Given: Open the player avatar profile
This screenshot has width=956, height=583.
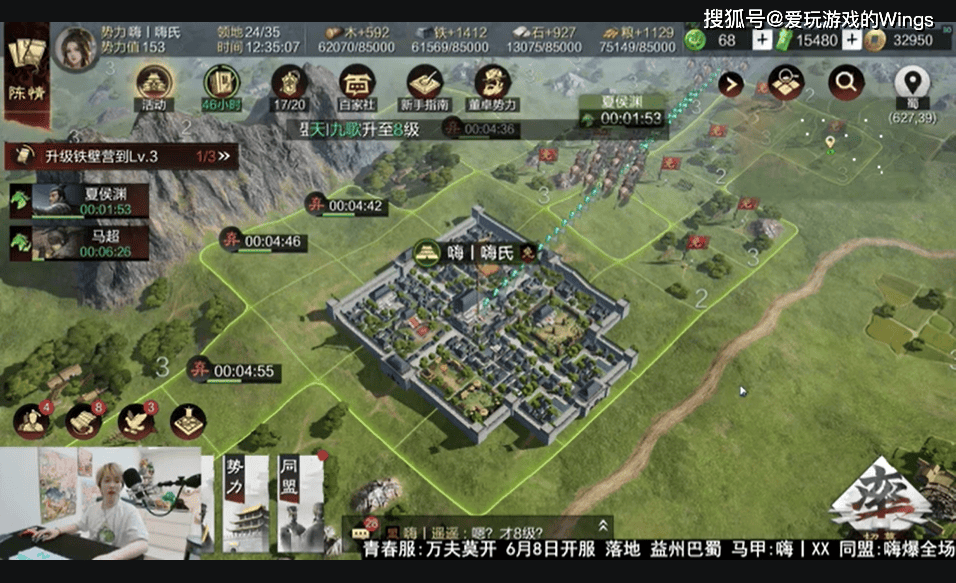Looking at the screenshot, I should (75, 48).
